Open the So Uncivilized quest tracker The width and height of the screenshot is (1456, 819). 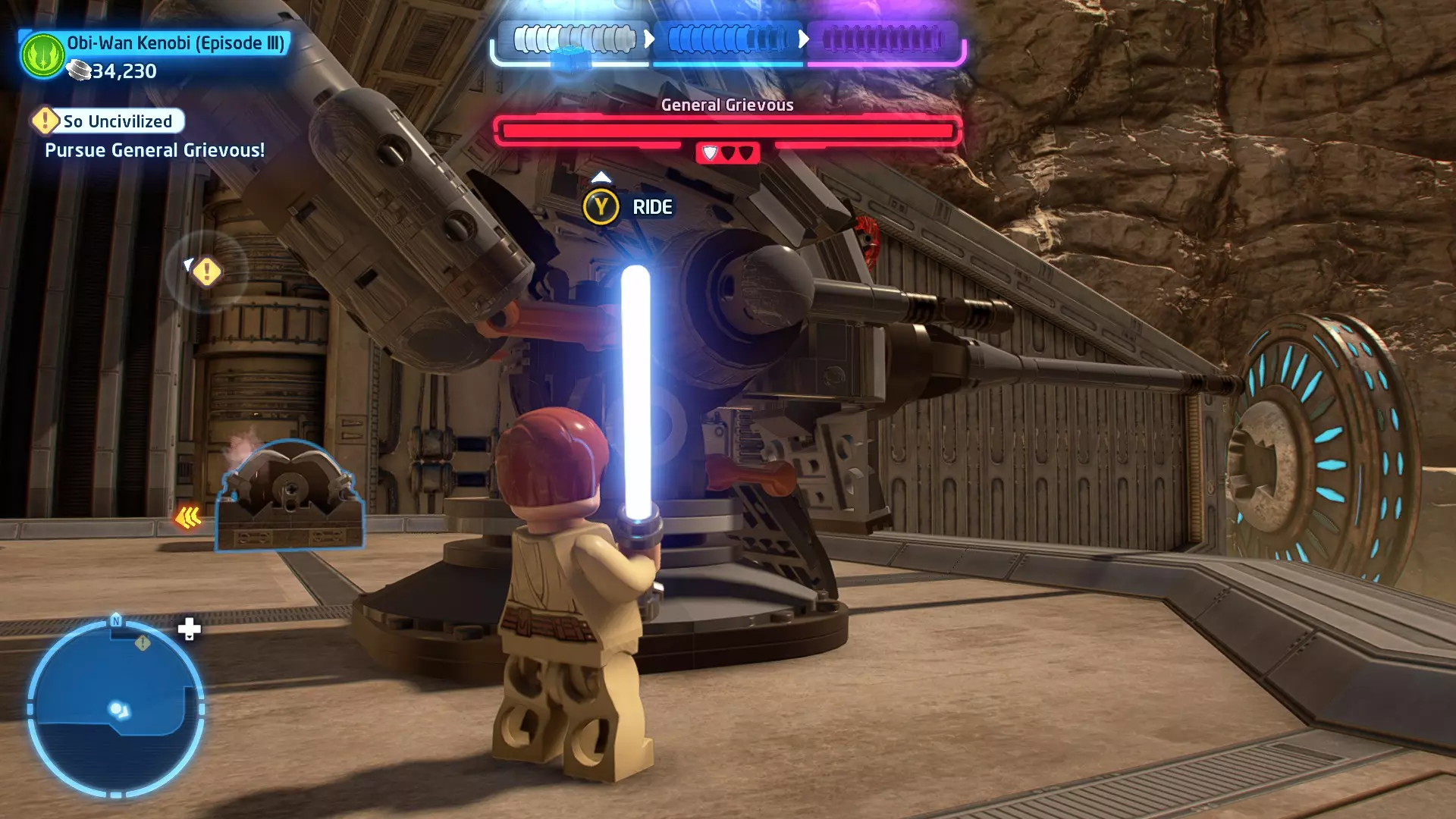click(108, 121)
